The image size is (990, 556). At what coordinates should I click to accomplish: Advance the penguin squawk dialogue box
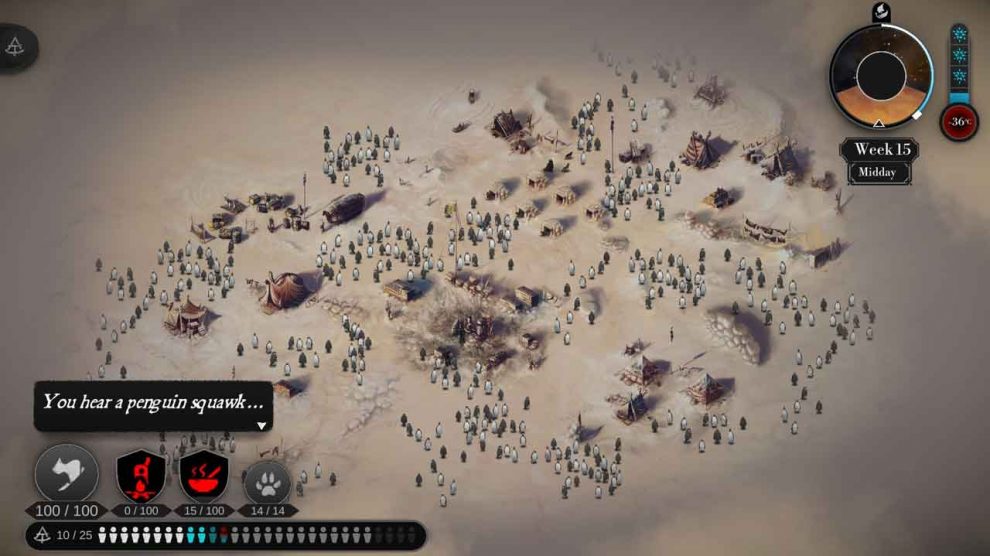click(262, 425)
